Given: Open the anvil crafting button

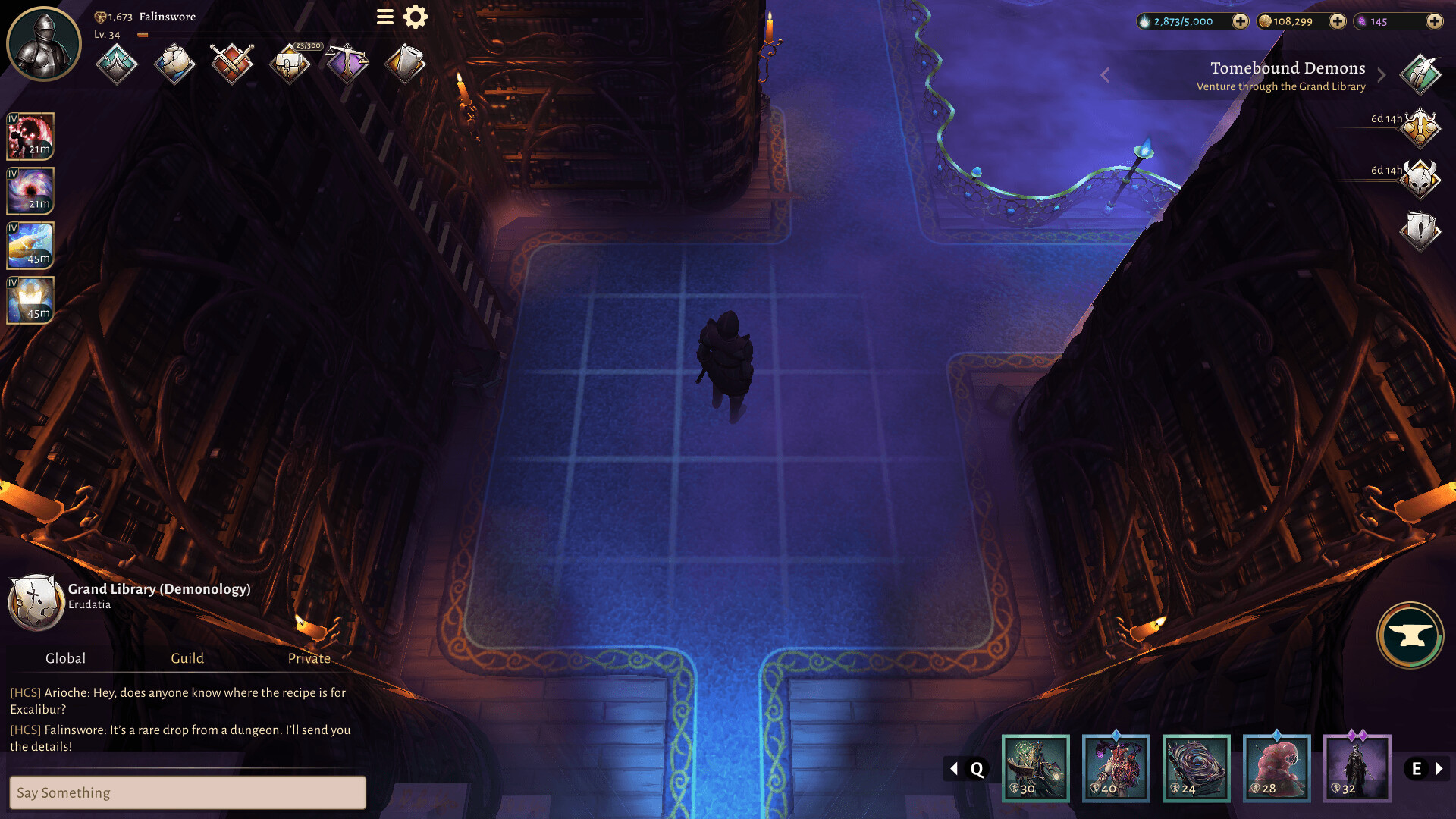Looking at the screenshot, I should point(1410,635).
